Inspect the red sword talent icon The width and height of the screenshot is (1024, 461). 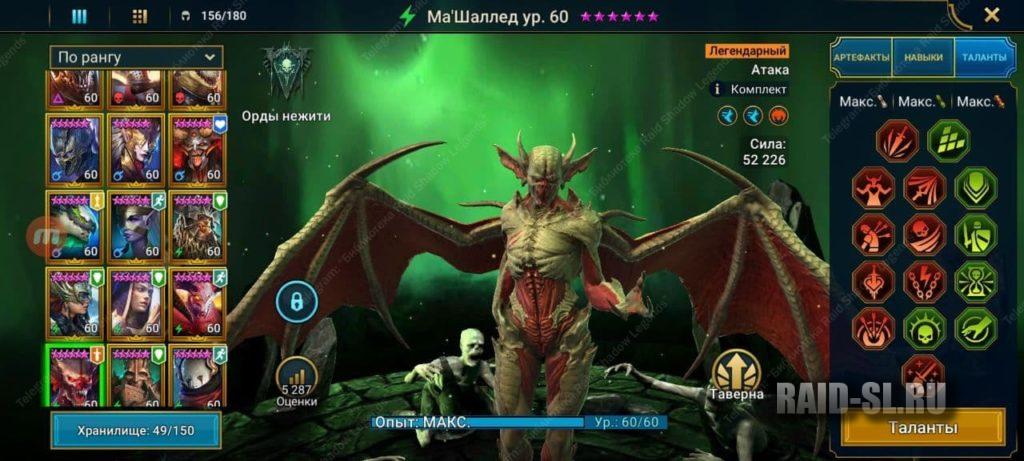(897, 141)
